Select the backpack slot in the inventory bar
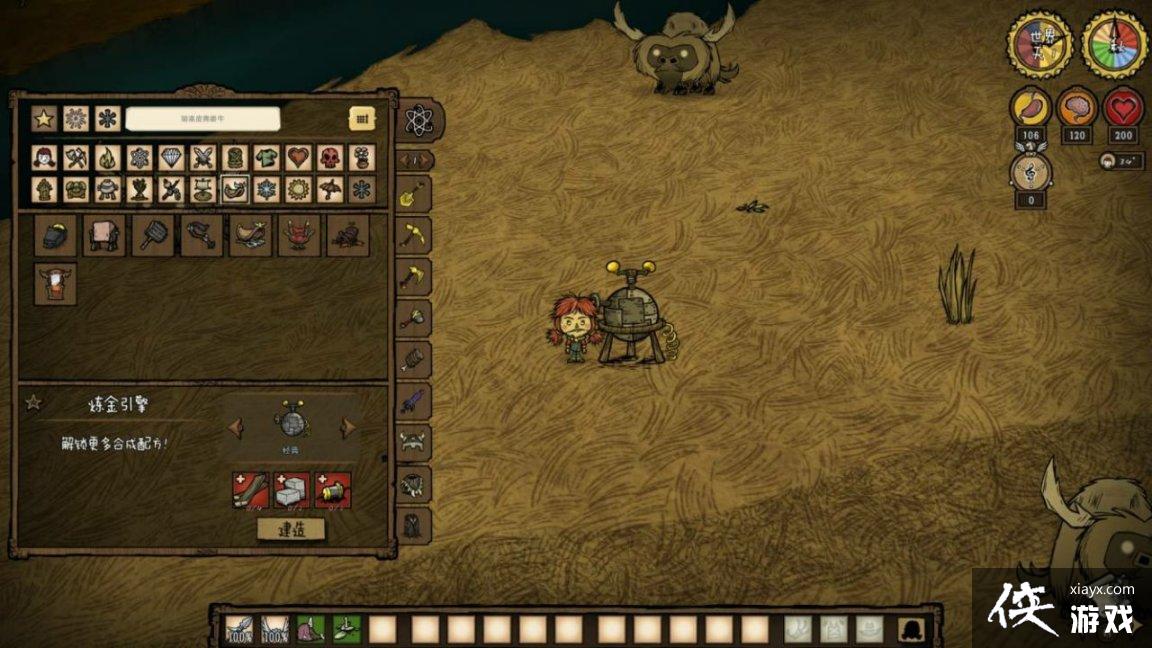The image size is (1152, 648). [911, 628]
